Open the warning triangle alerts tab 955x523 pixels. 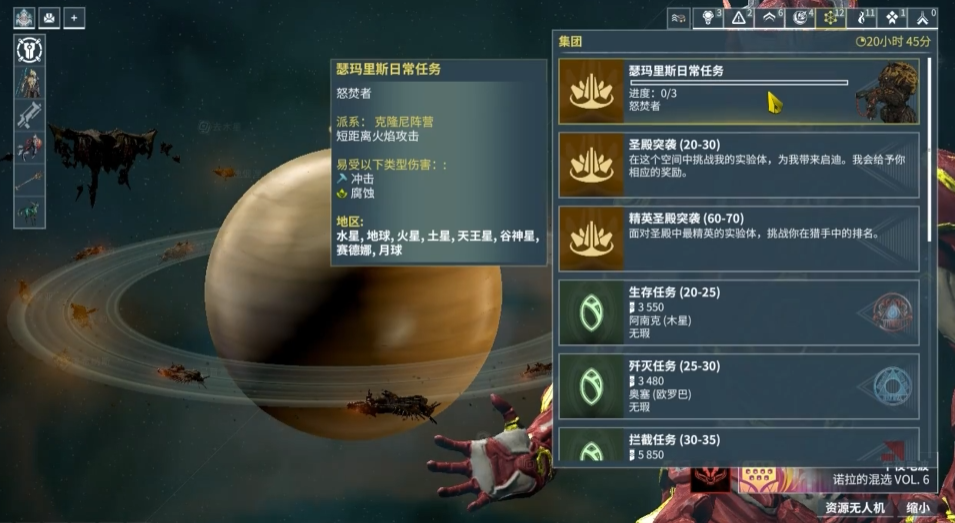point(741,18)
